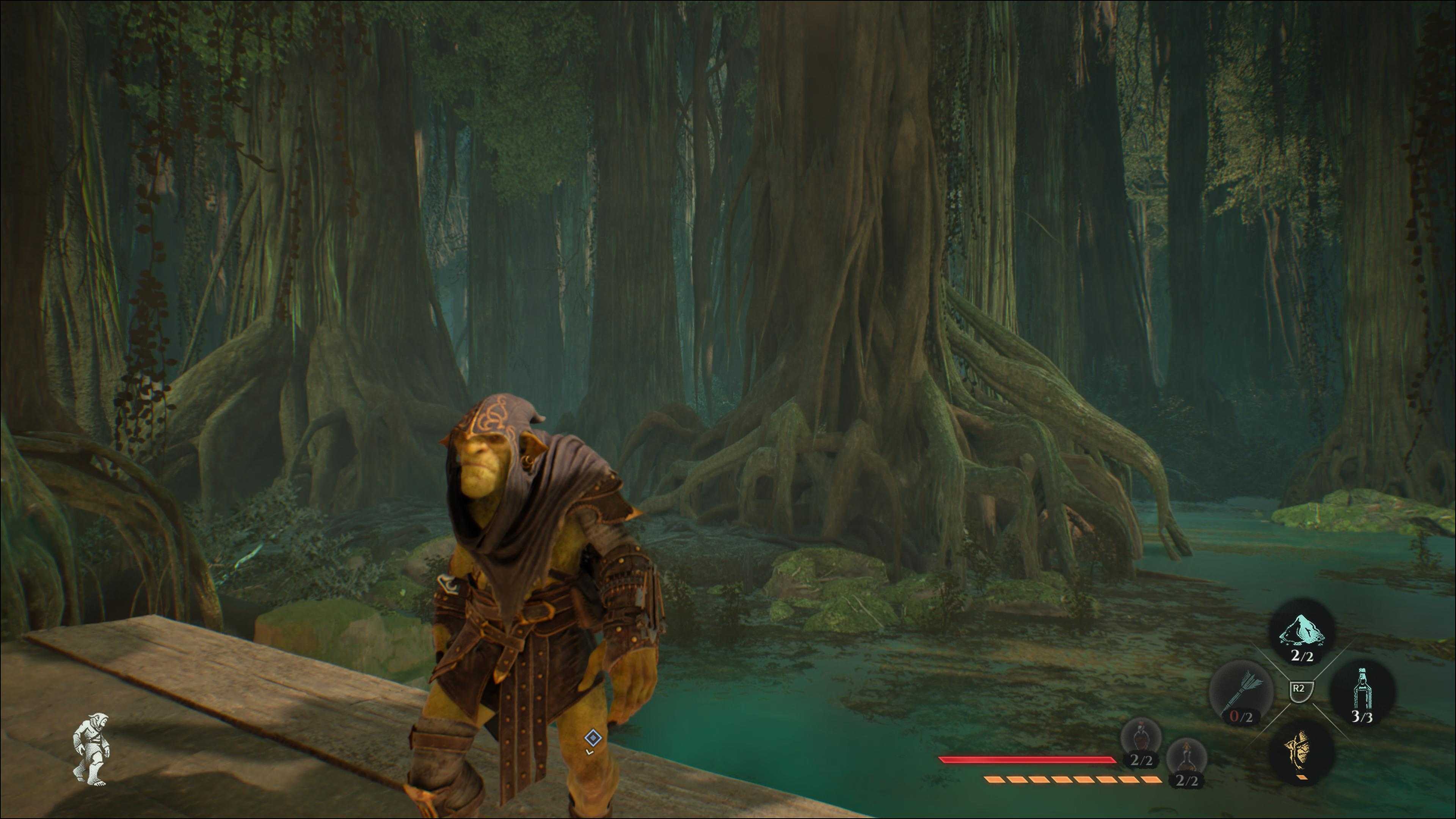This screenshot has height=819, width=1456.
Task: Use the red health potion
Action: click(1141, 737)
